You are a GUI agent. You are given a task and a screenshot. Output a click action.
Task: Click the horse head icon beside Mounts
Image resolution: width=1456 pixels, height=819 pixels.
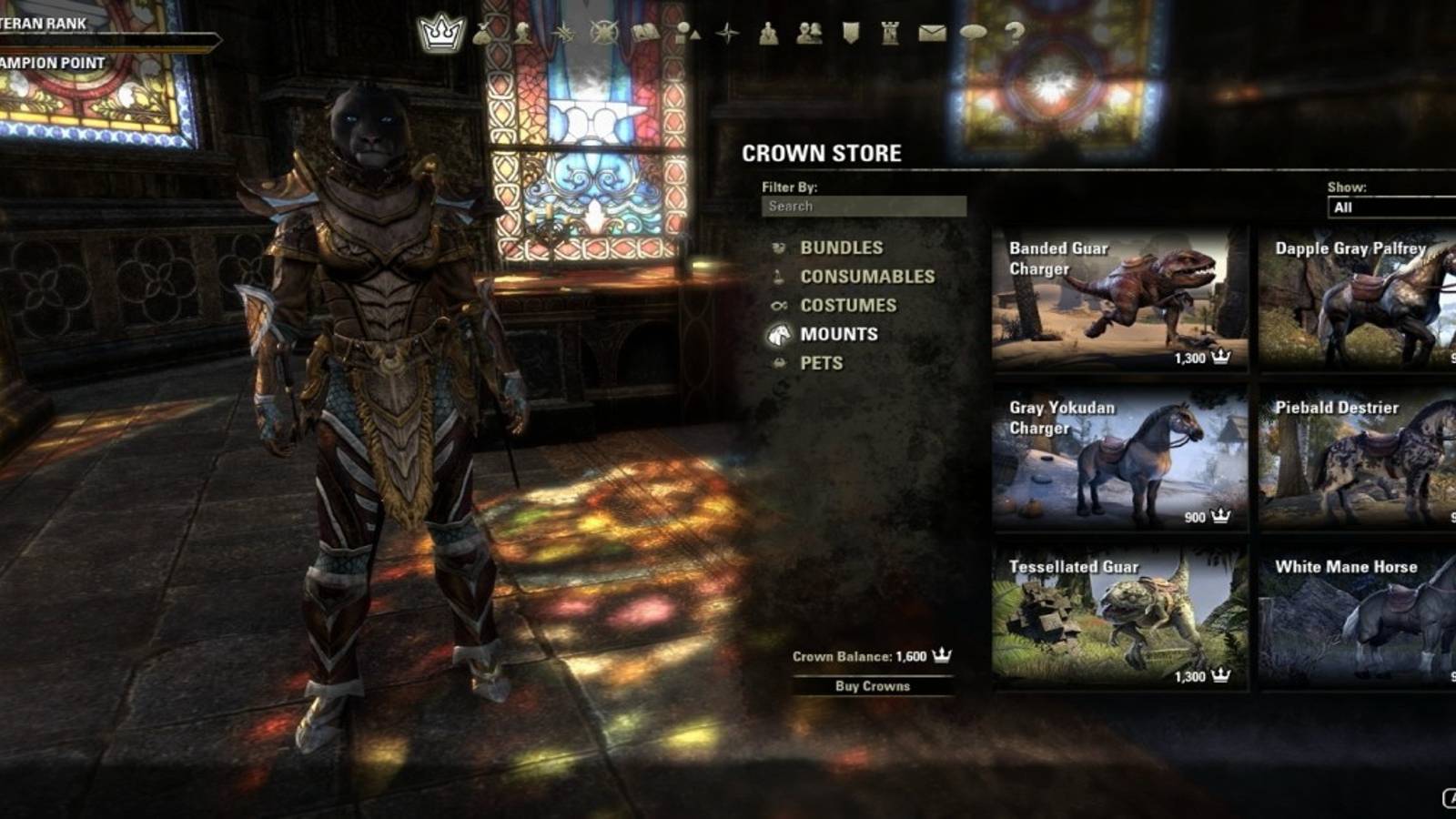tap(778, 335)
